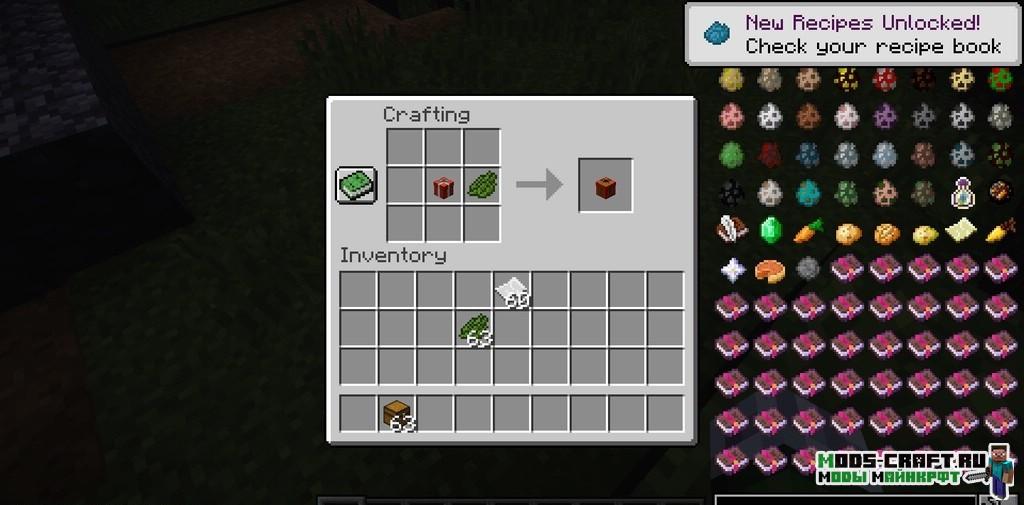Viewport: 1024px width, 505px height.
Task: Pick the carrot from the item list
Action: click(808, 232)
